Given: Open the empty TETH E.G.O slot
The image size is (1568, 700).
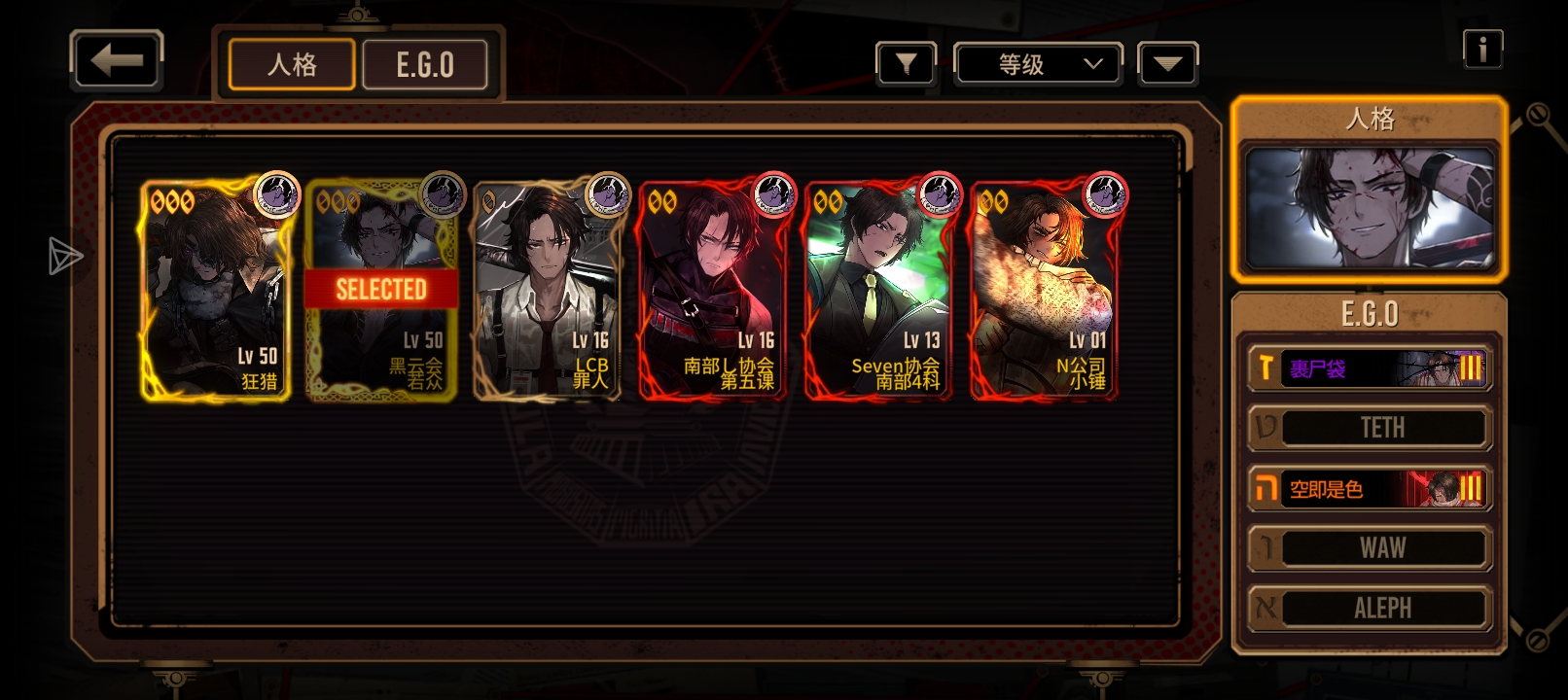Looking at the screenshot, I should click(1370, 428).
